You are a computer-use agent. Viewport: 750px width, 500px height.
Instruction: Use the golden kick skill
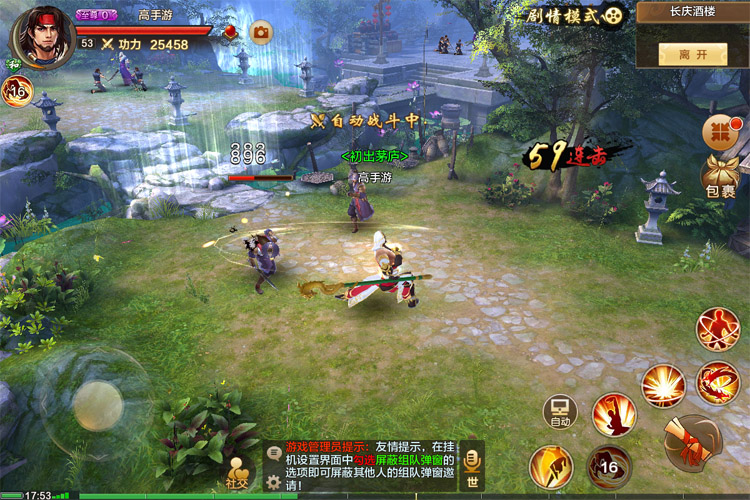(551, 466)
